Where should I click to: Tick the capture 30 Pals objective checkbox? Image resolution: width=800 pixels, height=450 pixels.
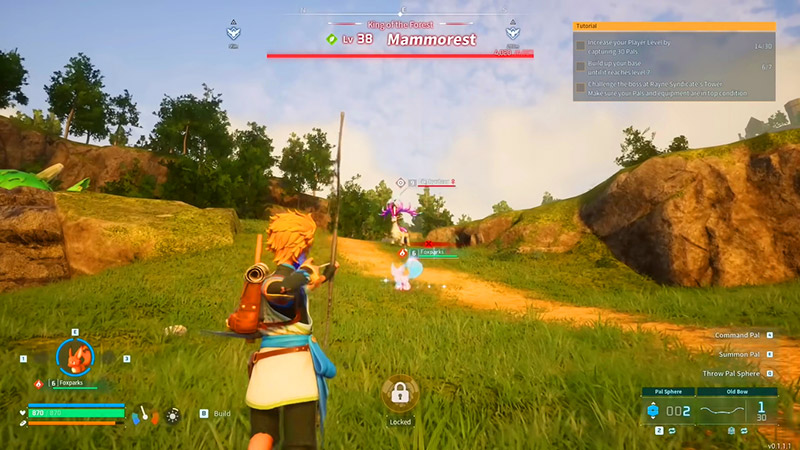click(x=579, y=46)
